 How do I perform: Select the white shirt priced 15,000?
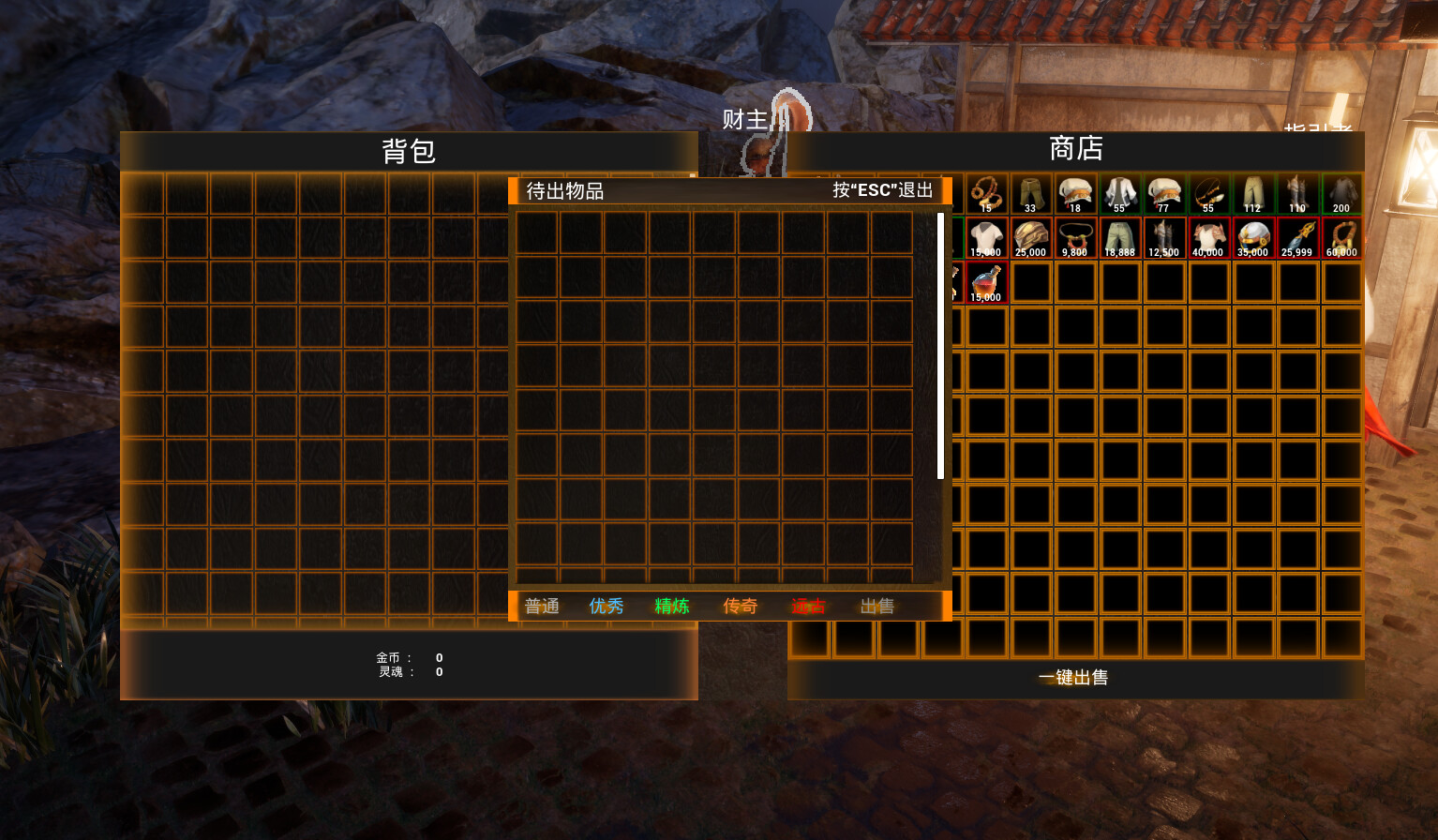pyautogui.click(x=986, y=237)
